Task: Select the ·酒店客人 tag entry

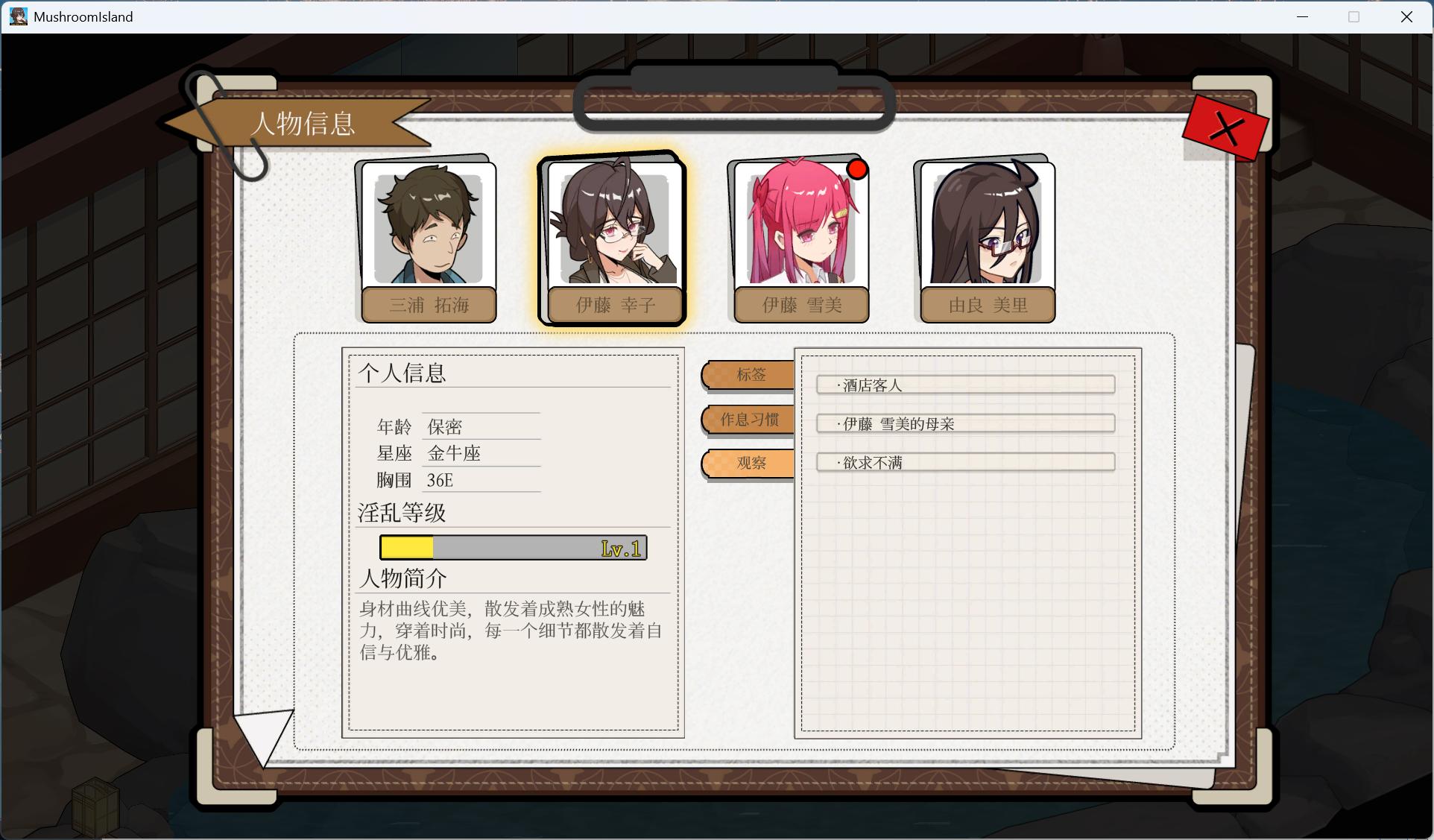Action: point(964,385)
